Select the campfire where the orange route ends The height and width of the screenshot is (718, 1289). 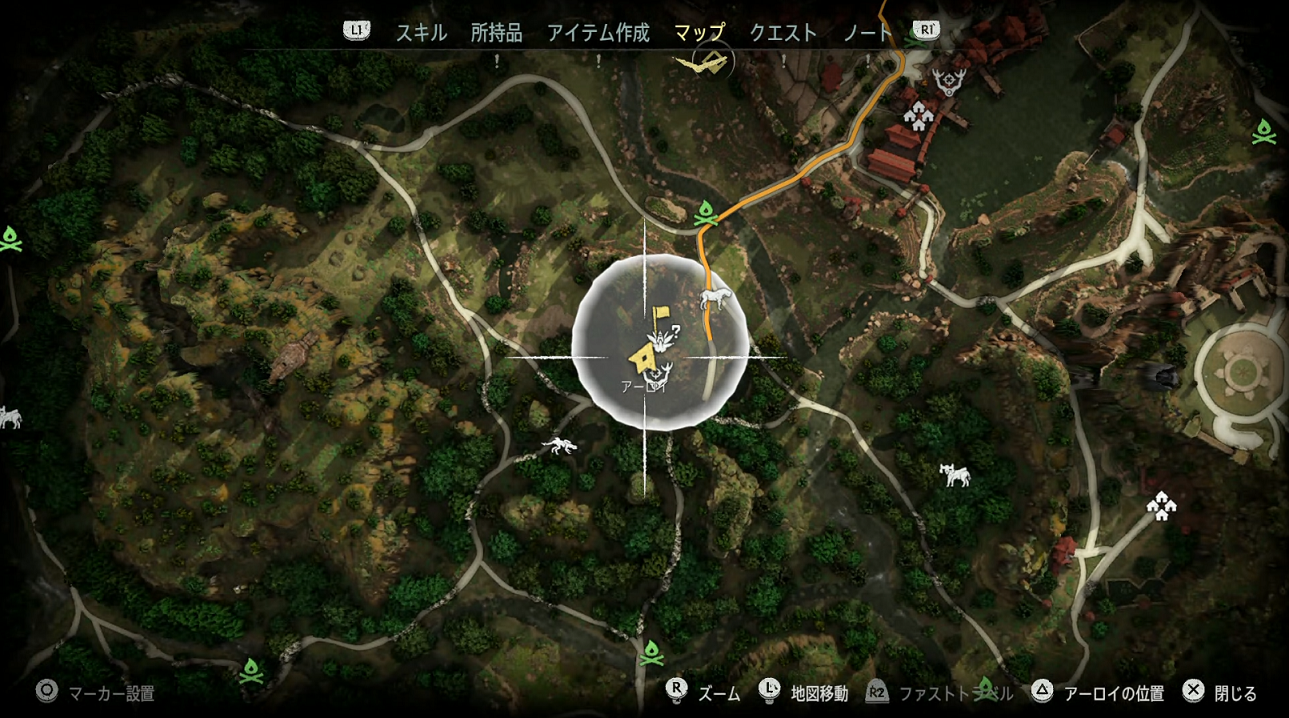tap(706, 213)
